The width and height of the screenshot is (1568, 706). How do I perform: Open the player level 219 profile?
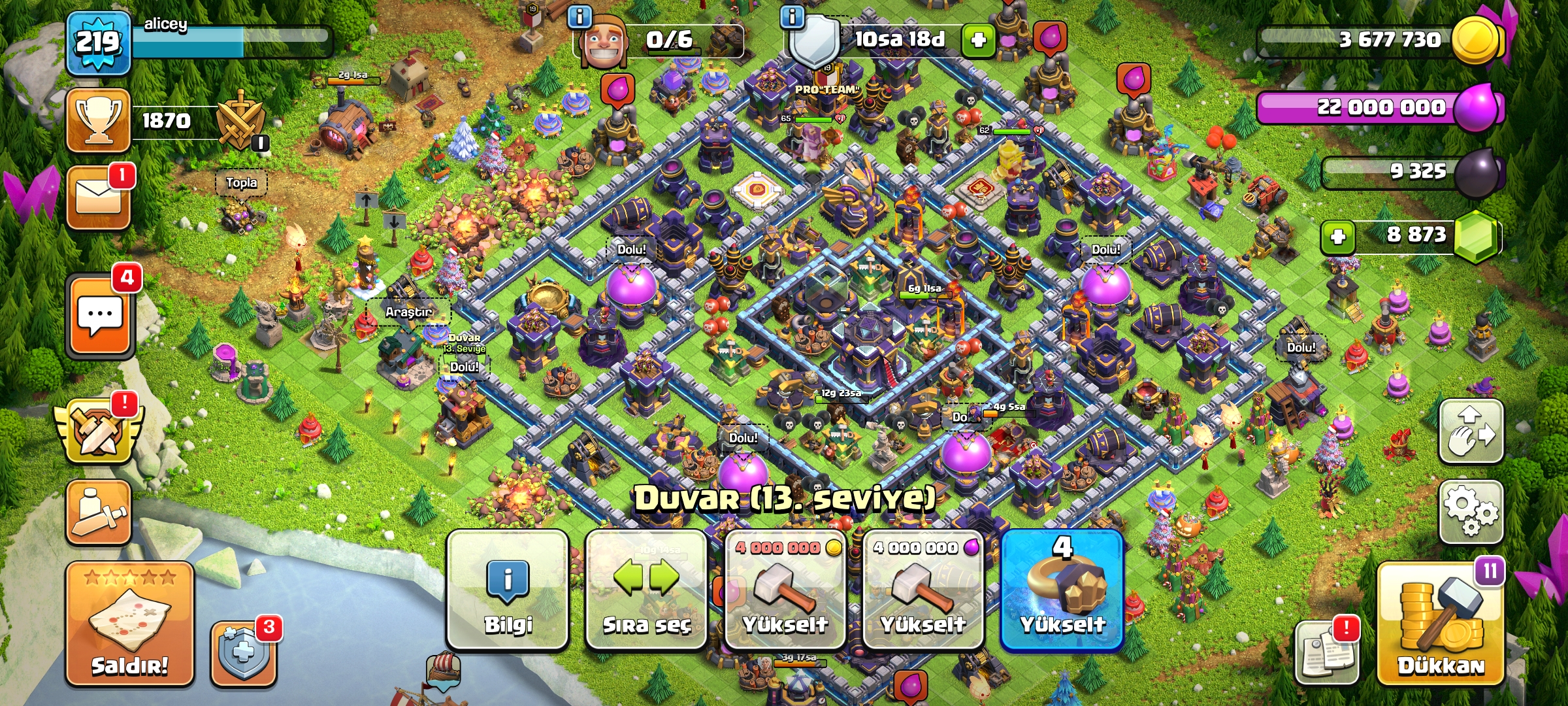[x=98, y=43]
